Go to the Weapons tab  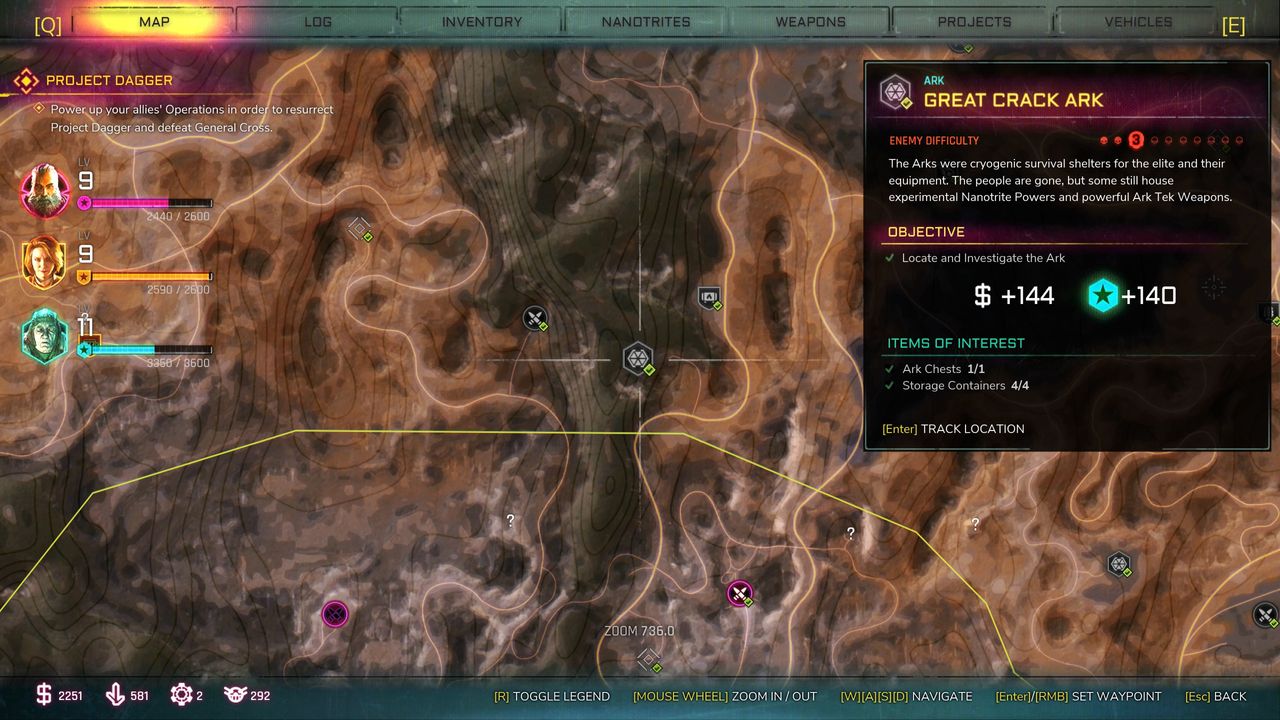(x=810, y=21)
